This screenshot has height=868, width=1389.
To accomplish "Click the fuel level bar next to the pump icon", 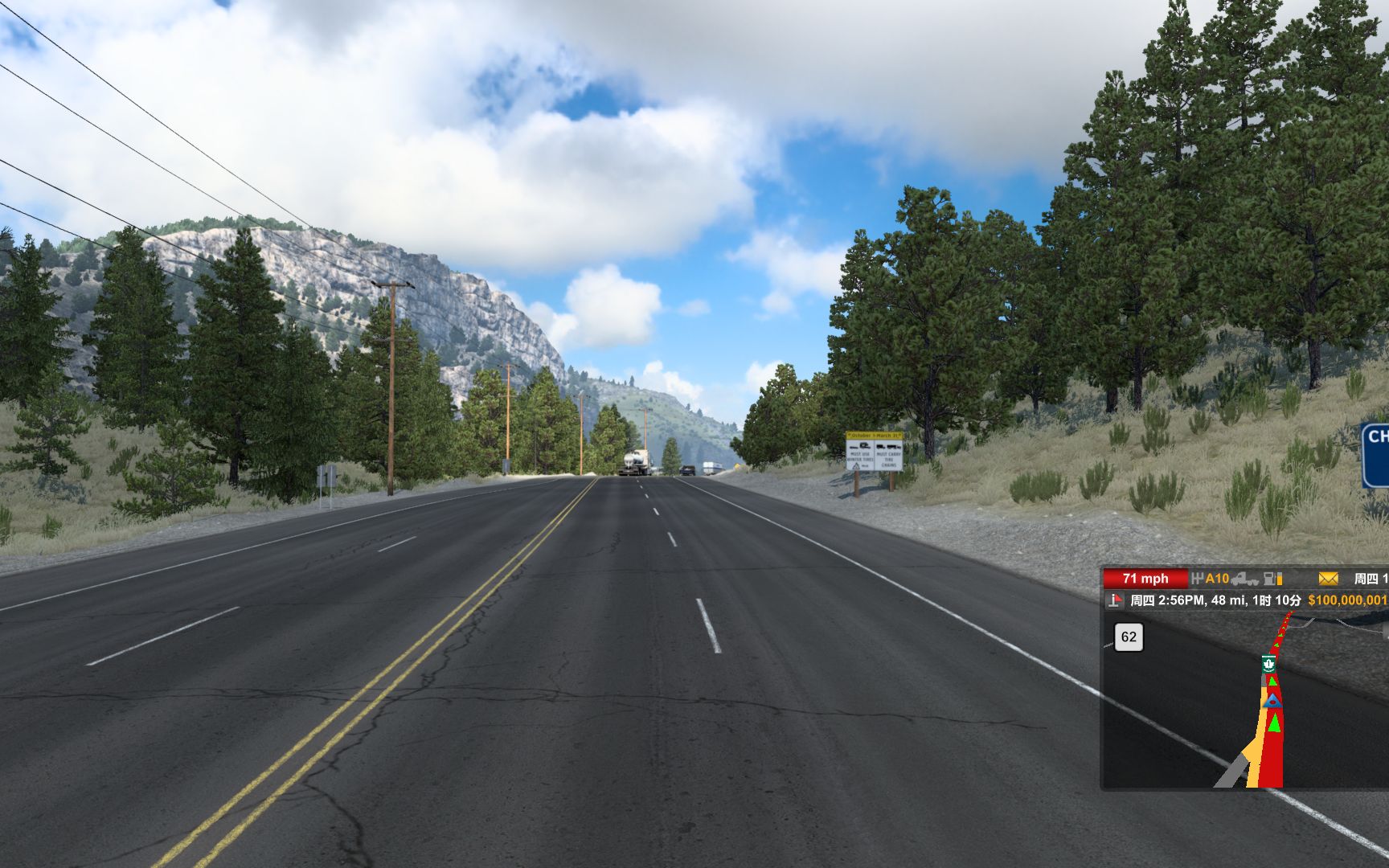I will coord(1279,579).
